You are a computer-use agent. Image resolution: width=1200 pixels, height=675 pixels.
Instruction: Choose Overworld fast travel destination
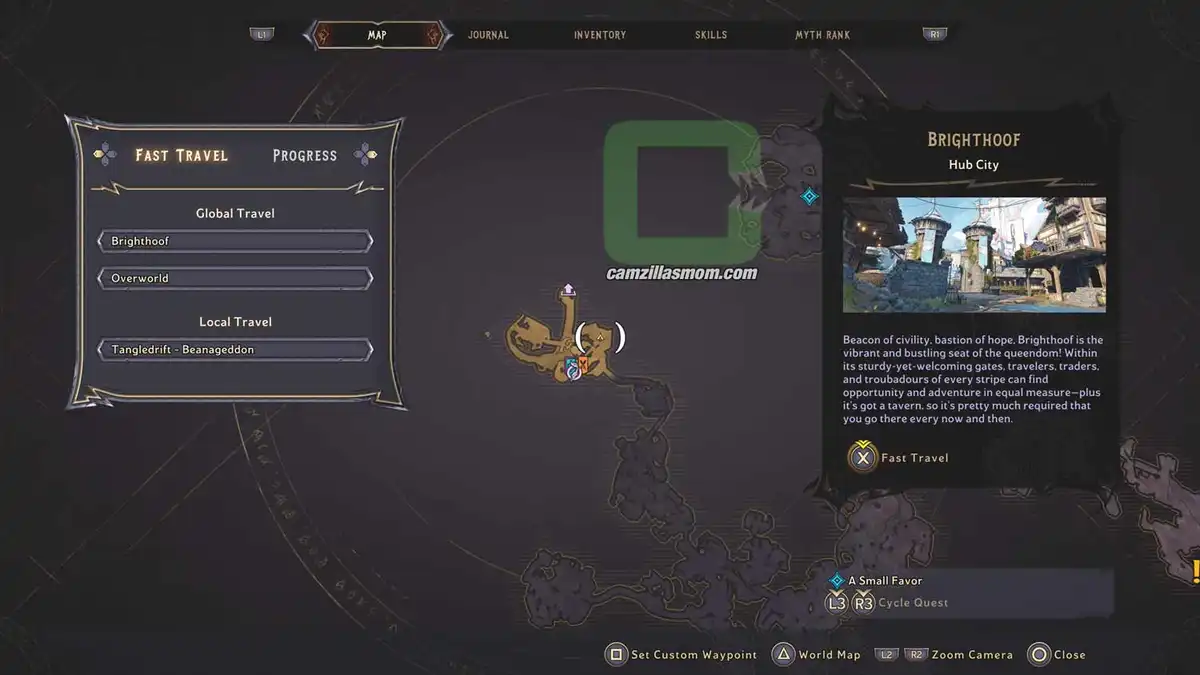(235, 278)
